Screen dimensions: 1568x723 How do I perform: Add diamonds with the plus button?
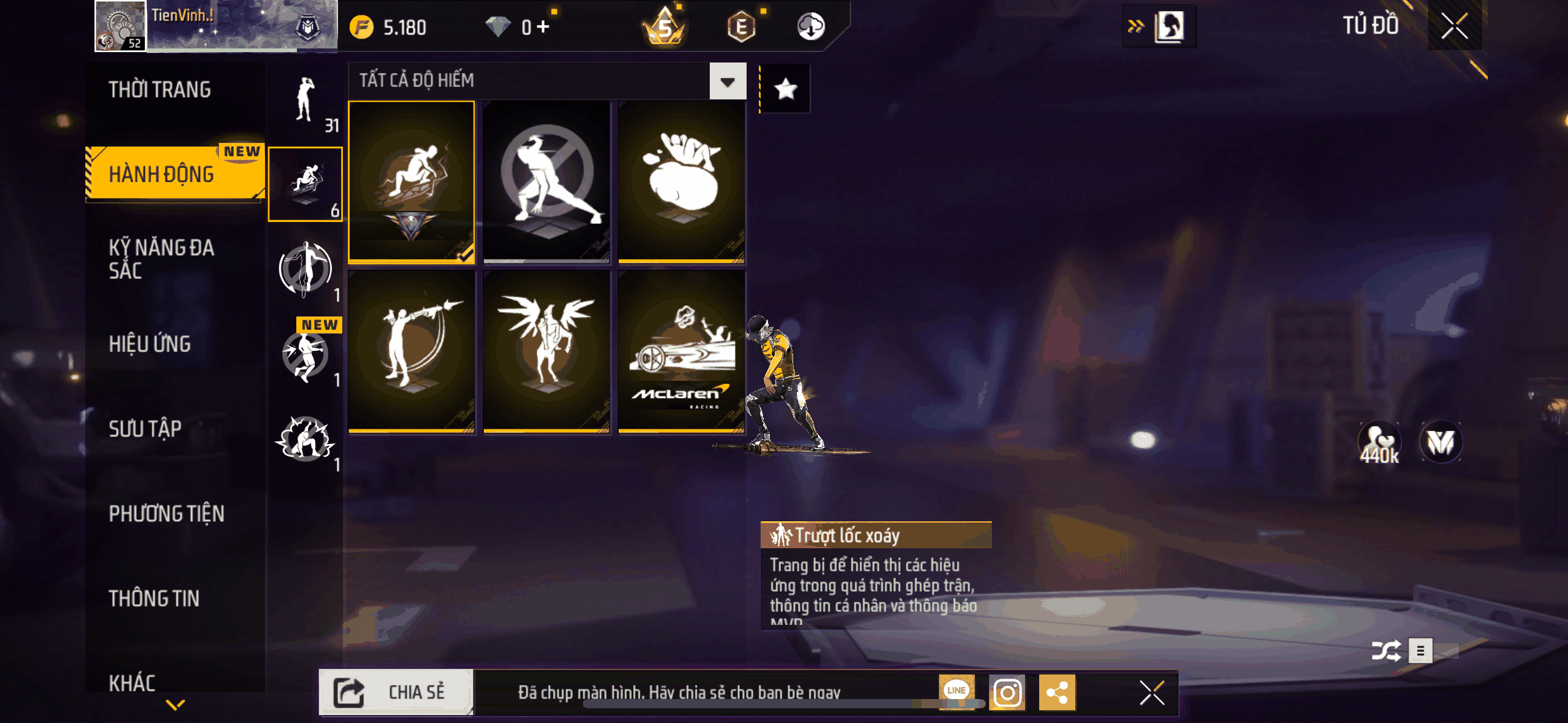[x=543, y=27]
